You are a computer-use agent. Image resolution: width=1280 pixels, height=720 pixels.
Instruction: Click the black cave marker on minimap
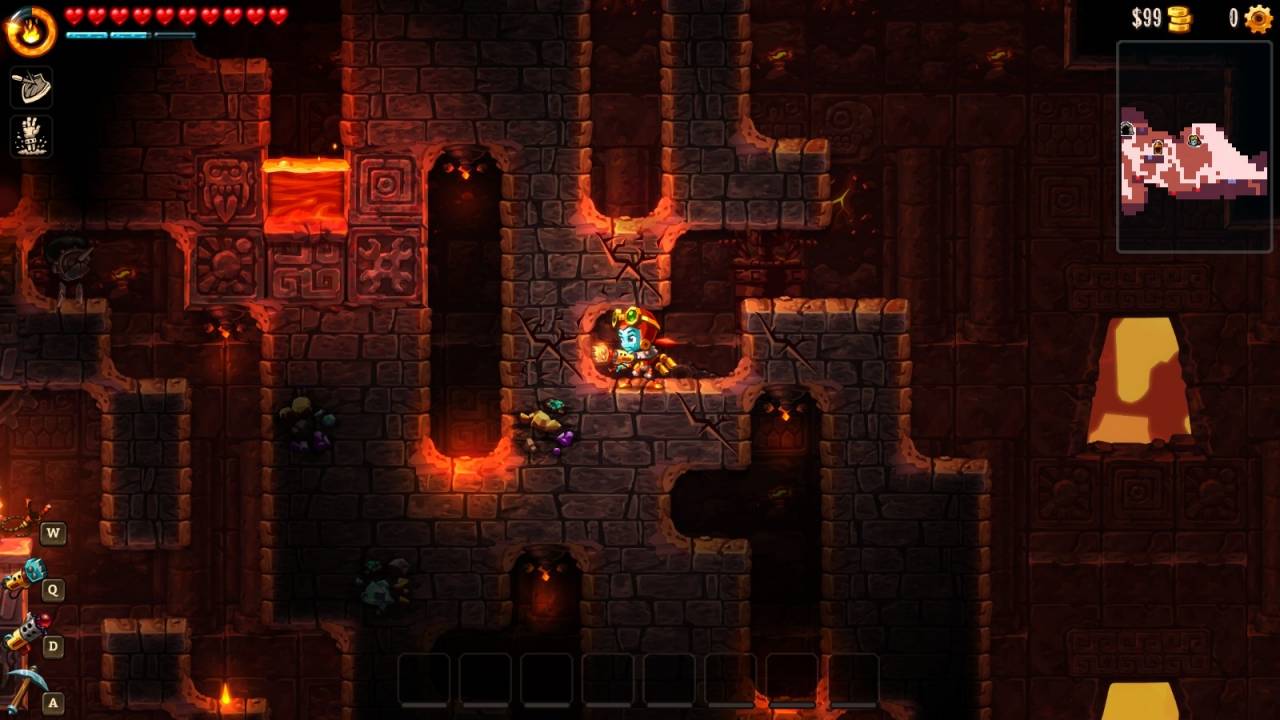point(1127,129)
